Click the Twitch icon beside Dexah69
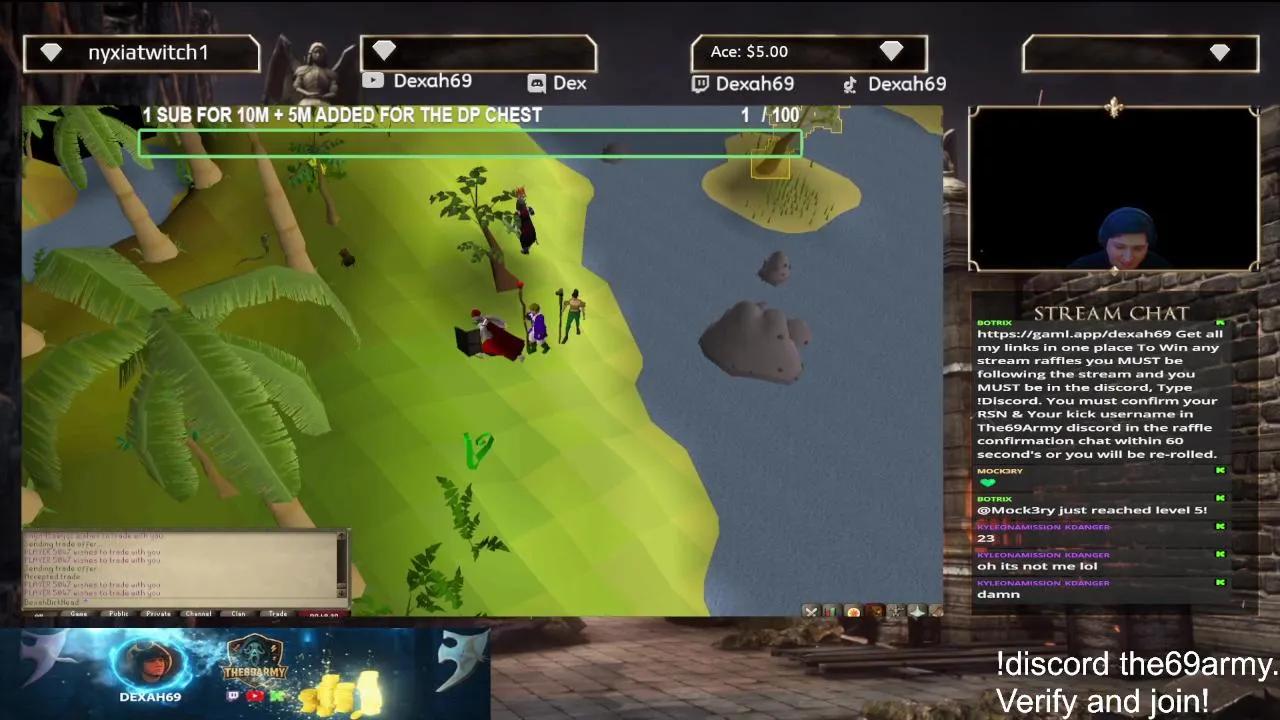This screenshot has width=1280, height=720. coord(700,84)
